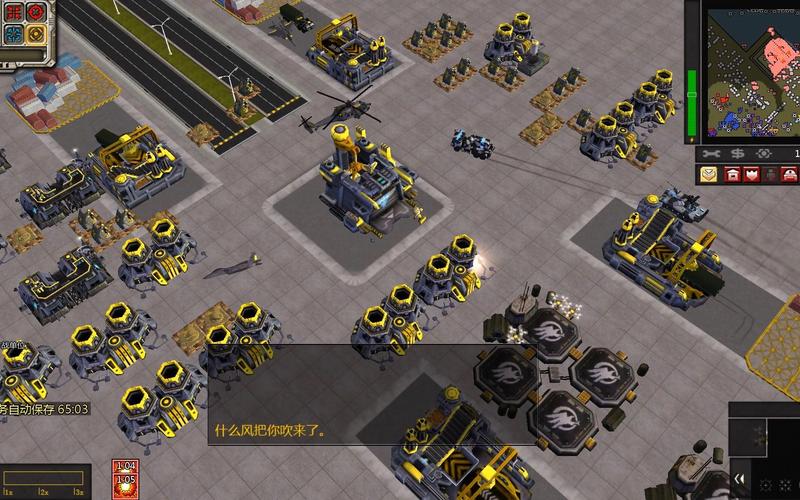The image size is (800, 500).
Task: Select the red four-square stance button
Action: click(13, 12)
